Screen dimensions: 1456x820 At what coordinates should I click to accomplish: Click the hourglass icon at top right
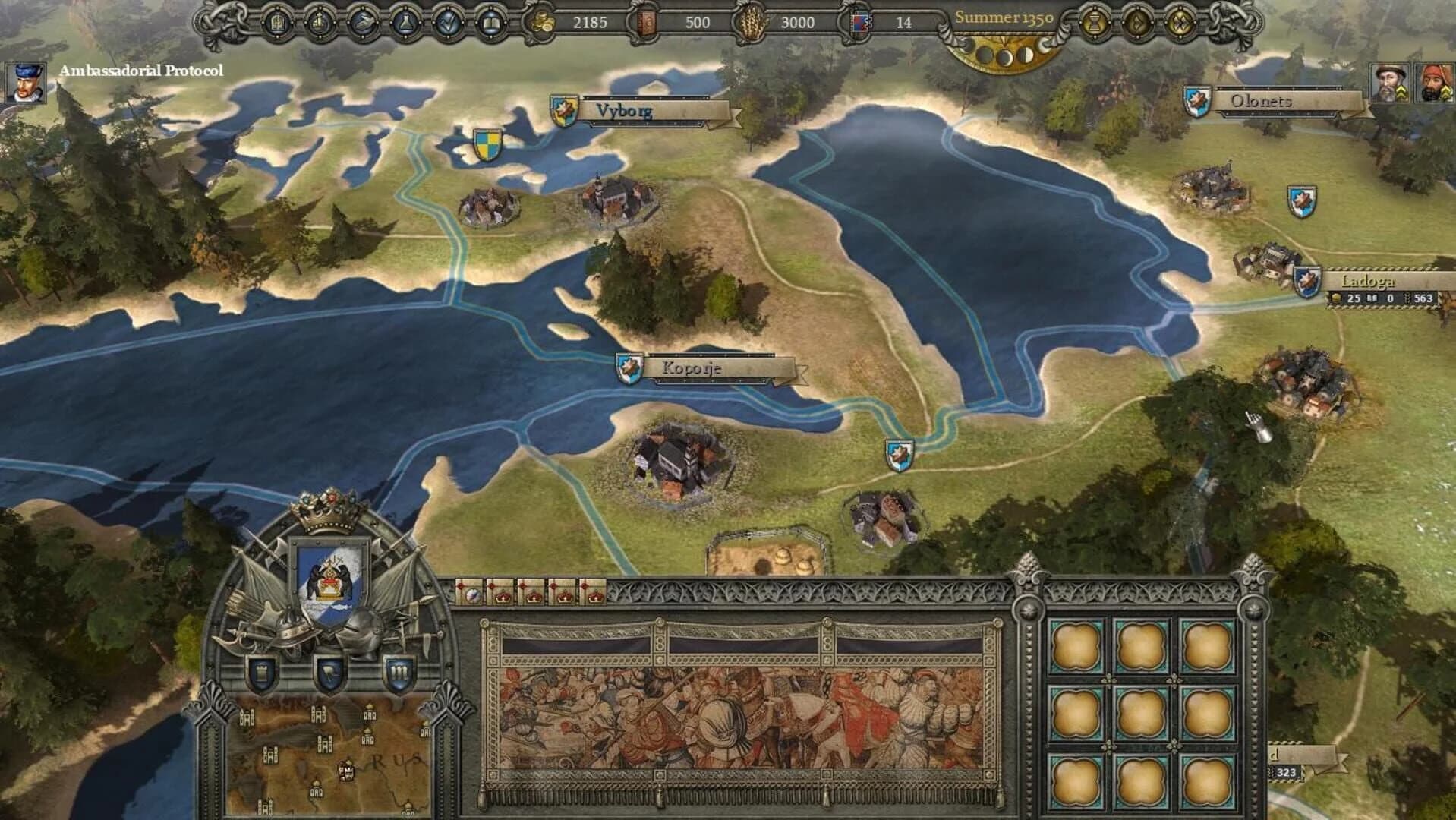point(1093,21)
